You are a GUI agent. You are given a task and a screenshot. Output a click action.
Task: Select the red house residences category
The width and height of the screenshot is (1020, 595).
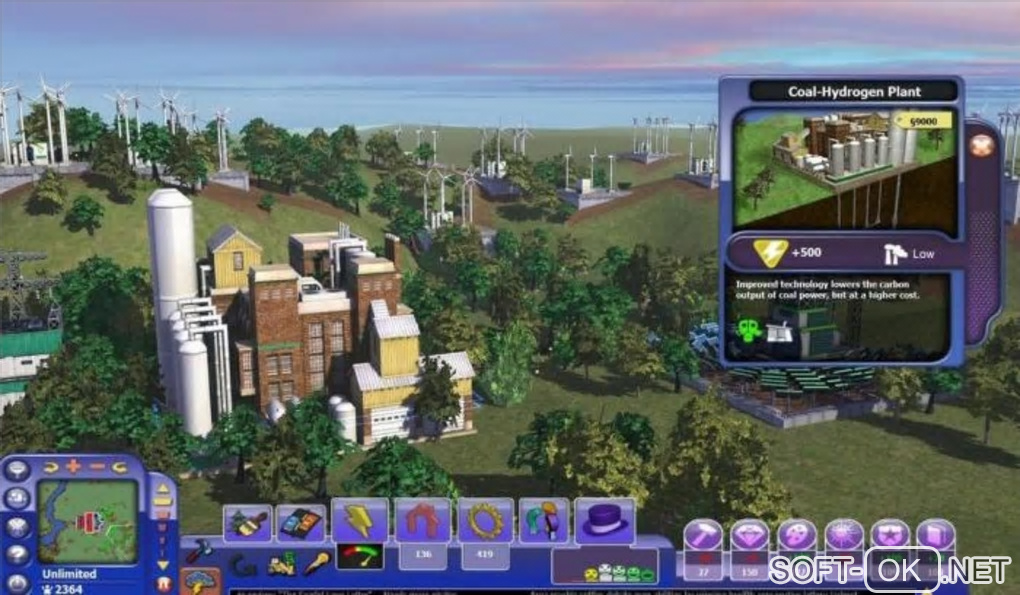422,521
